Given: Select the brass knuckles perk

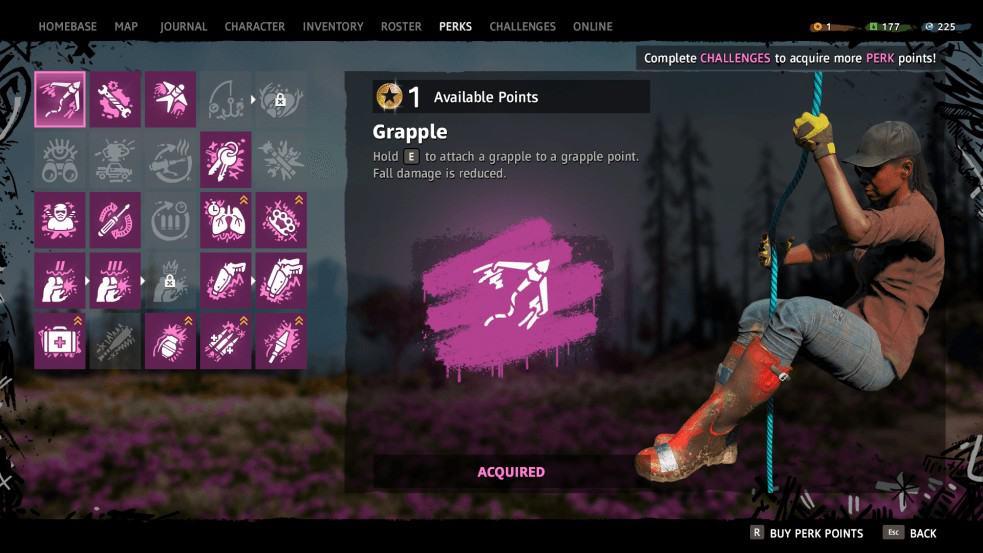Looking at the screenshot, I should [x=280, y=219].
